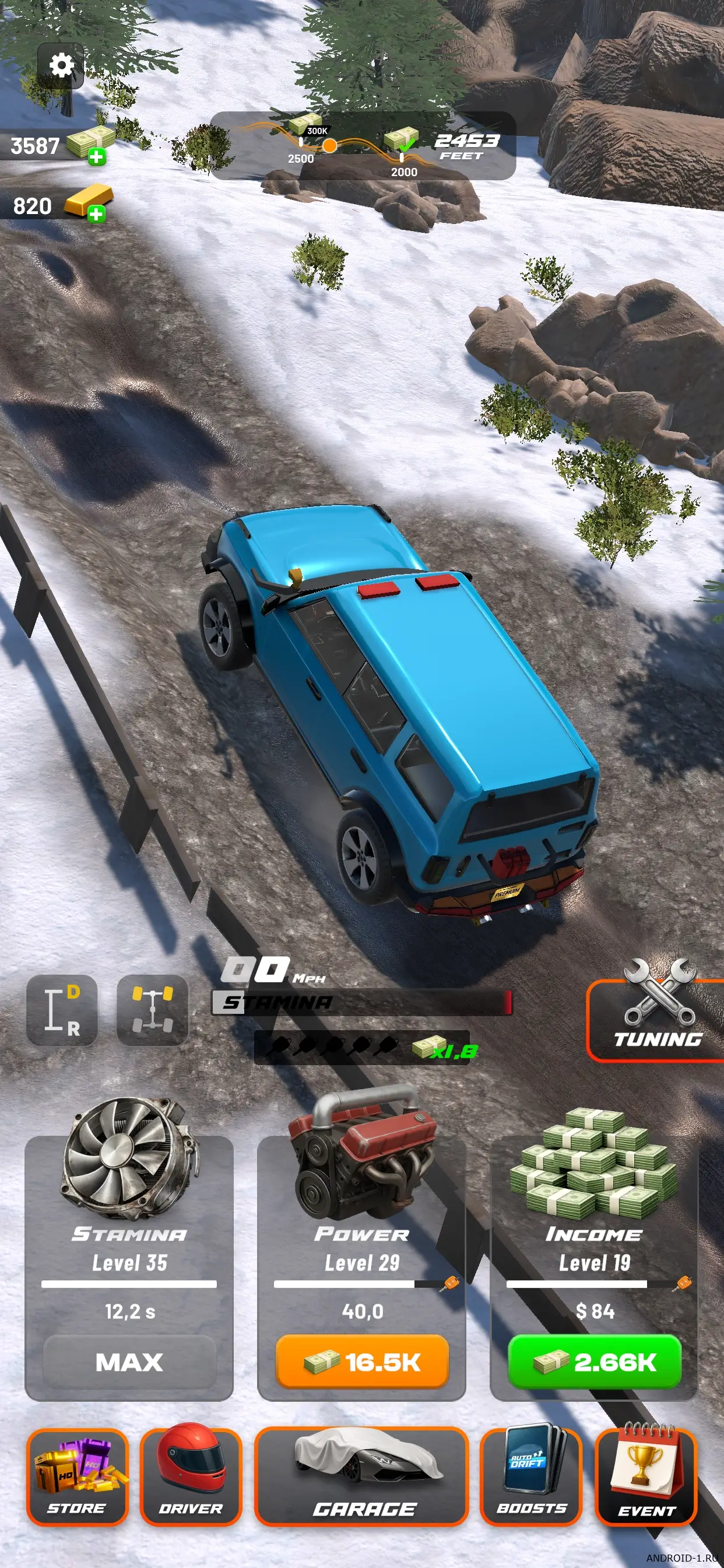Screen dimensions: 724x1568
Task: Add more cash with the green plus
Action: (96, 157)
